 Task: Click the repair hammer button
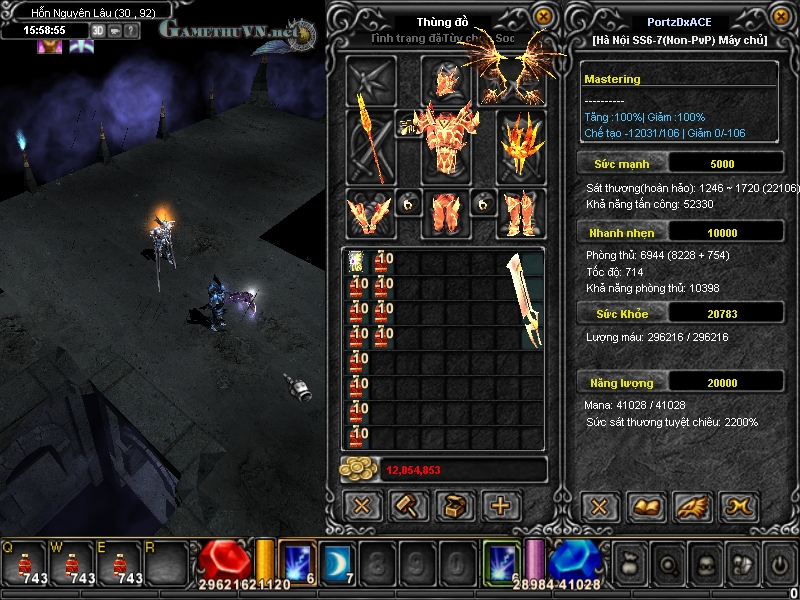point(408,506)
